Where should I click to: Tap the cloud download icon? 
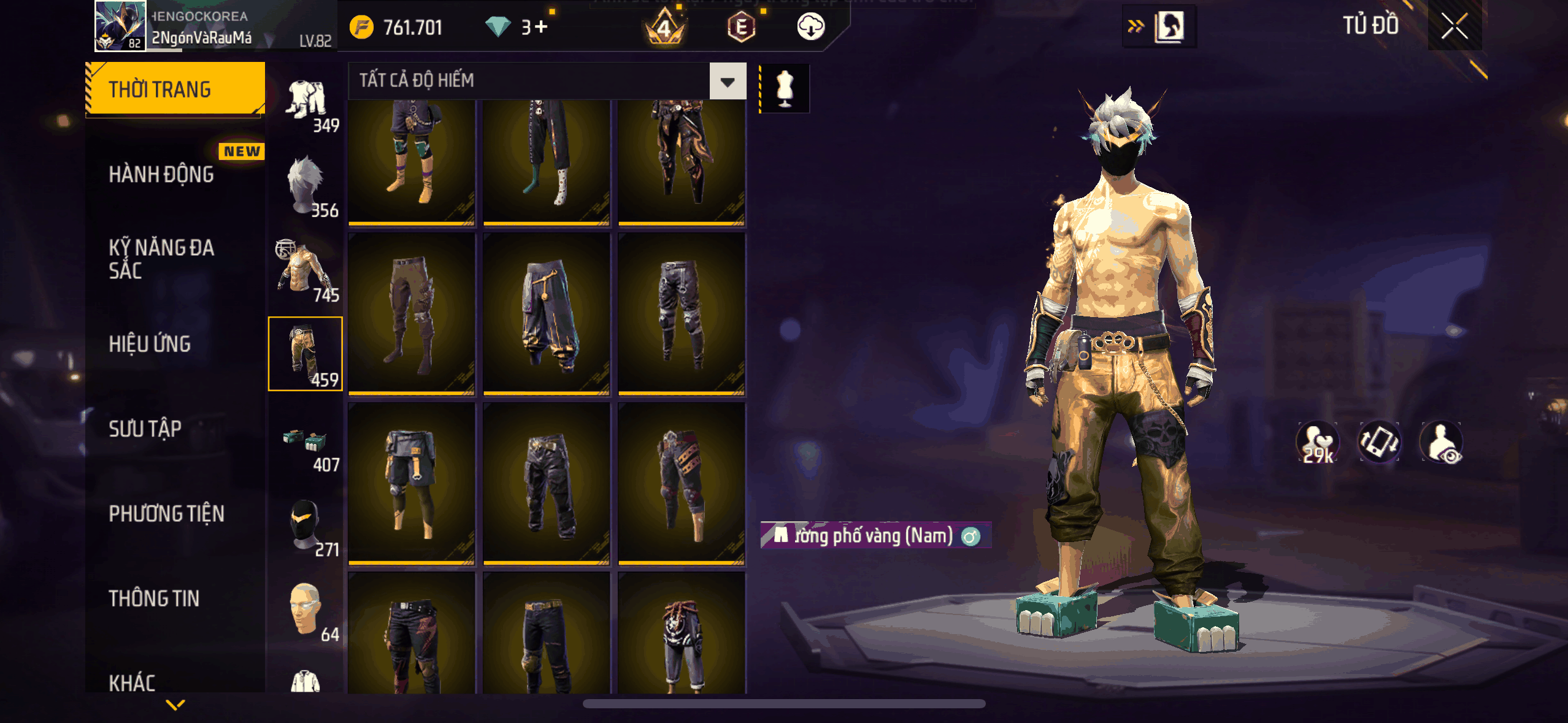[x=810, y=27]
